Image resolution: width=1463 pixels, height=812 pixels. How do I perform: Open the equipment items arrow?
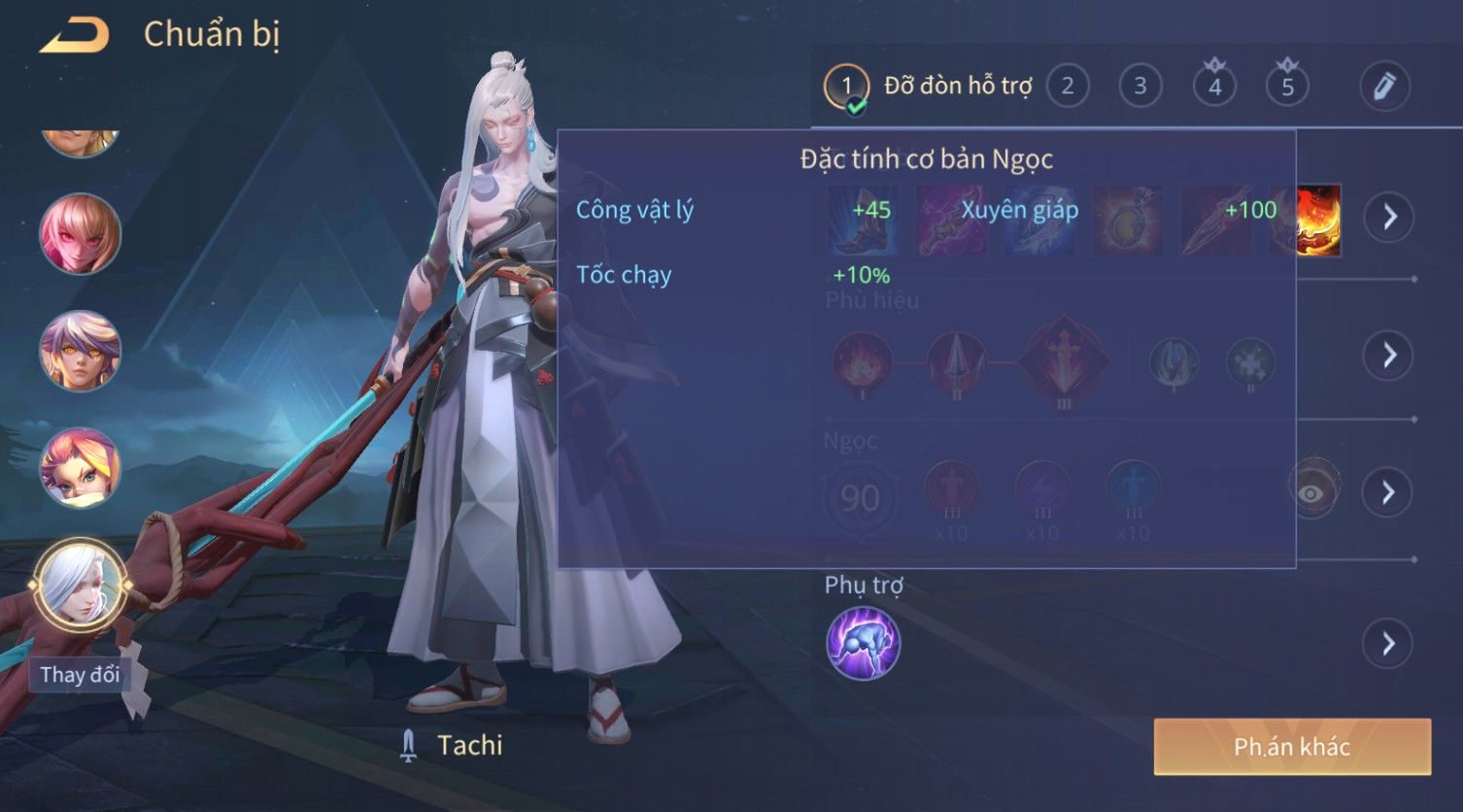1389,217
